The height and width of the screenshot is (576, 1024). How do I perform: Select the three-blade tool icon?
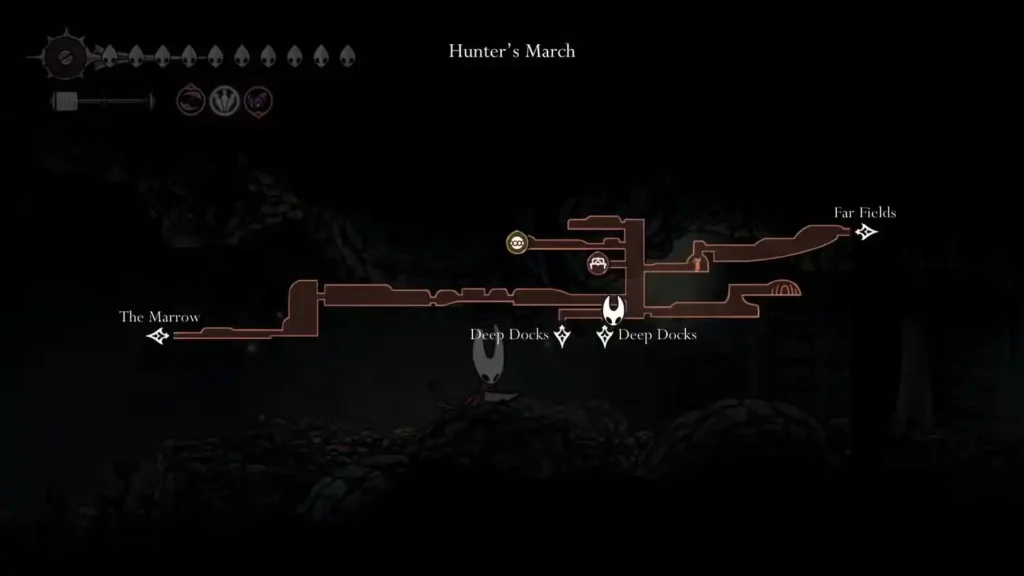coord(222,100)
